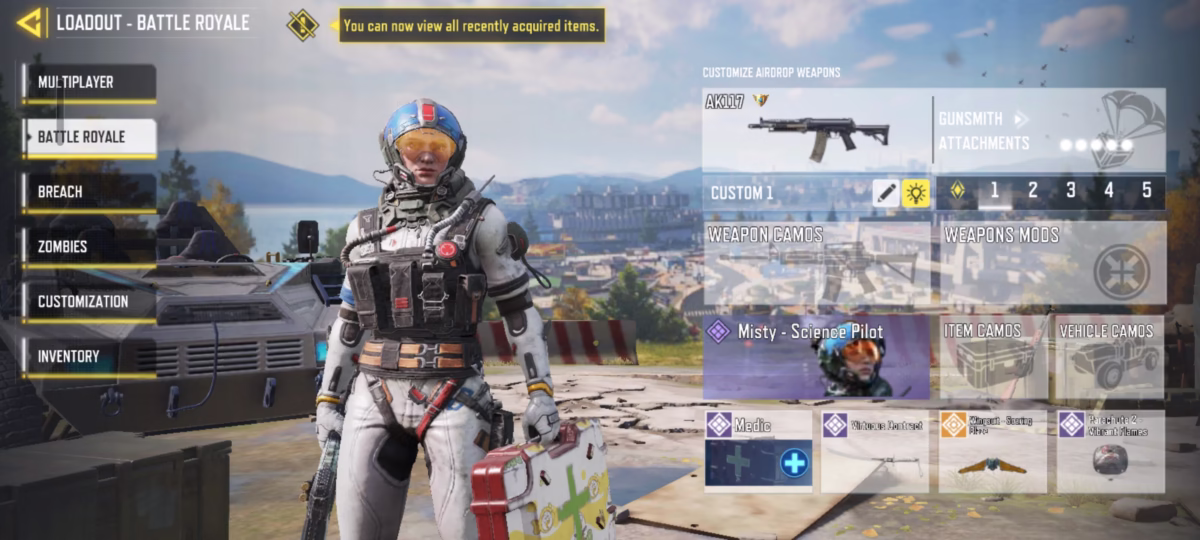Open the Multiplayer loadout tab
The image size is (1200, 540).
point(89,83)
